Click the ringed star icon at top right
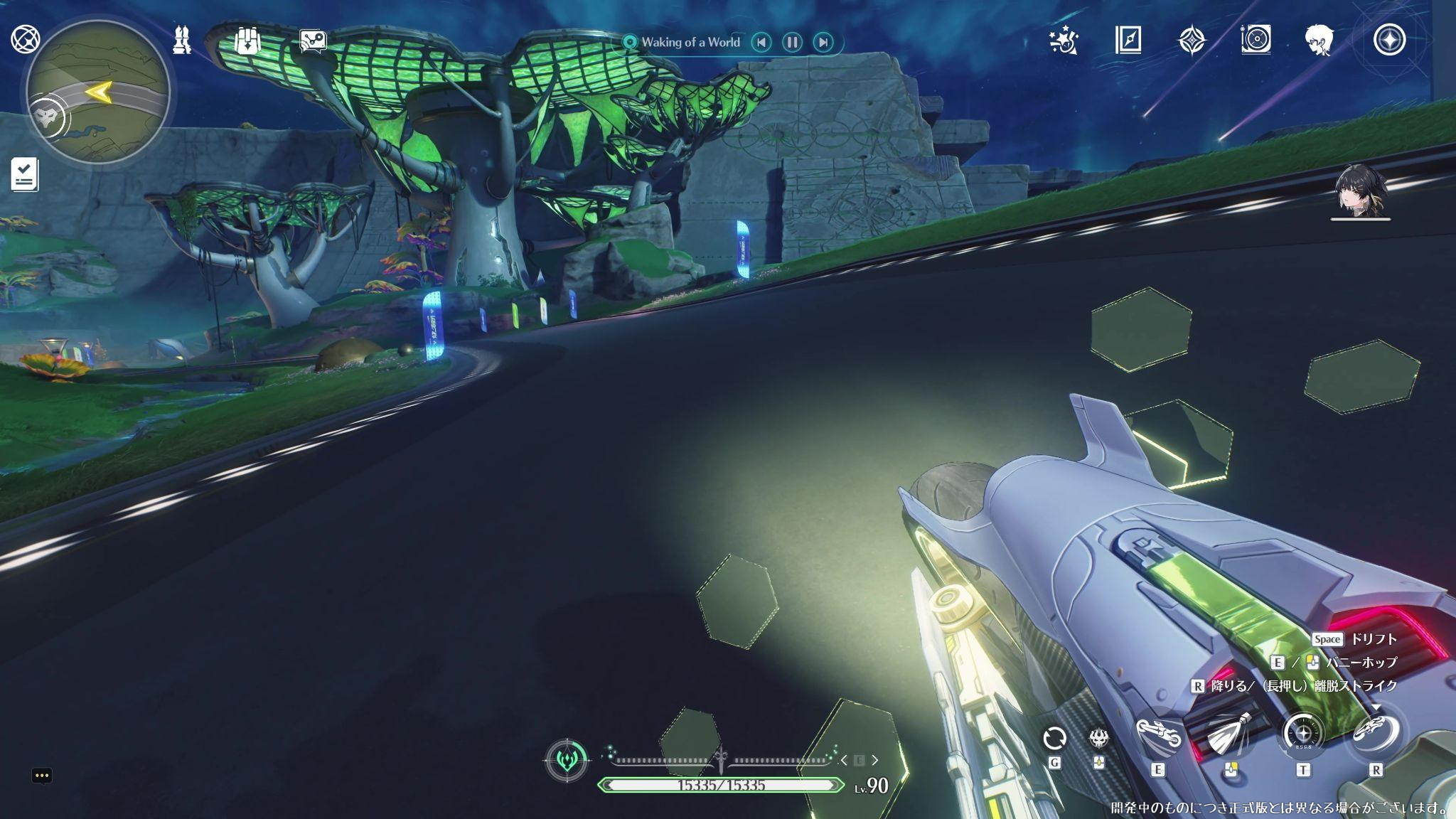The height and width of the screenshot is (819, 1456). pyautogui.click(x=1389, y=41)
